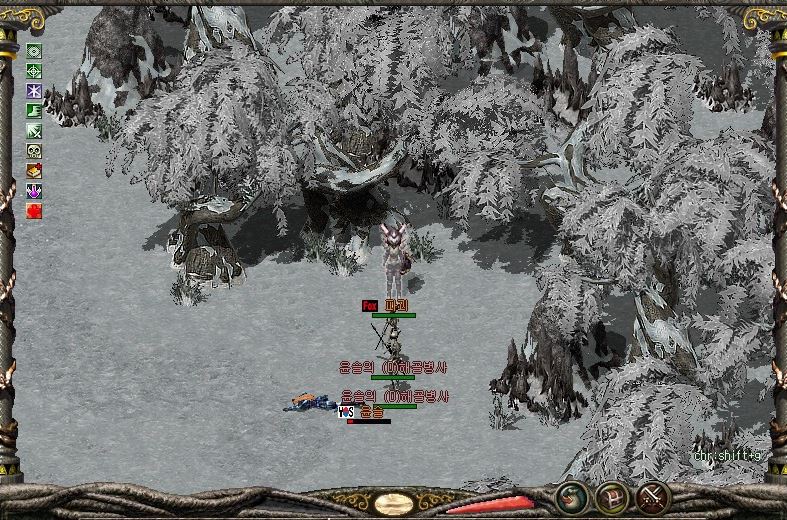
Task: Click the red maple leaf icon
Action: 34,211
